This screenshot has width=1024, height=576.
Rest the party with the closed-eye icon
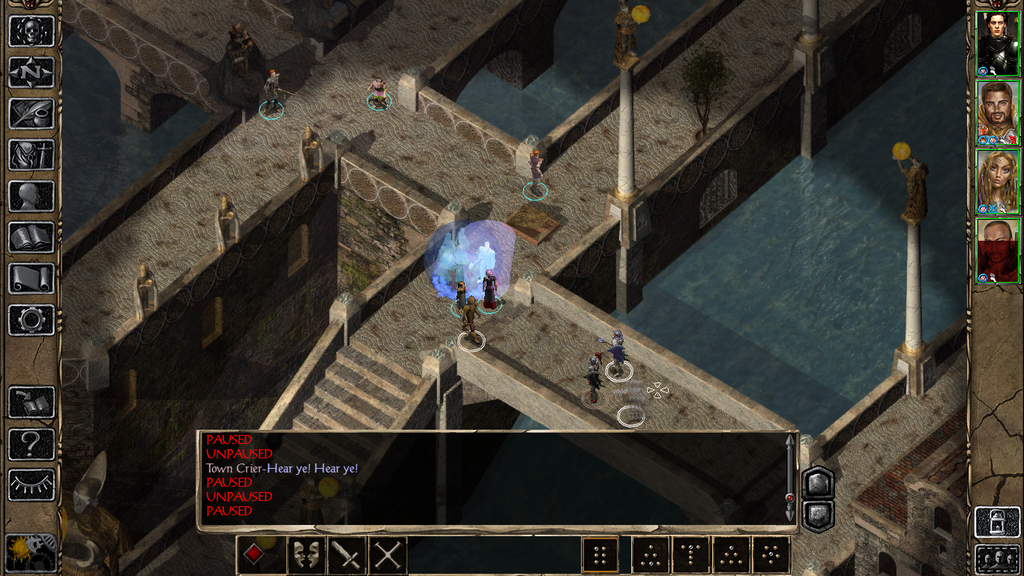(31, 484)
